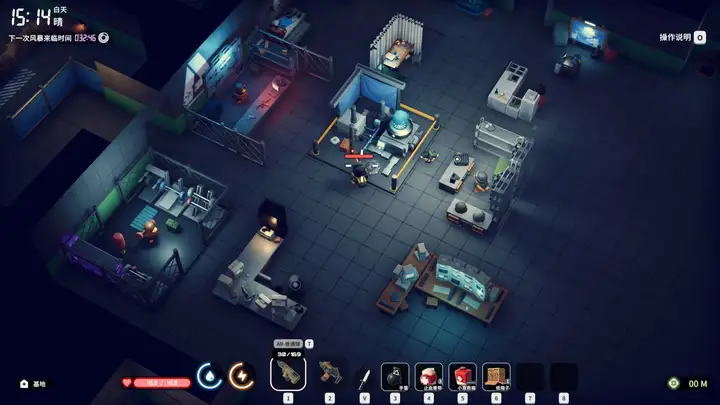Viewport: 720px width, 405px height.
Task: Equip the knife melee slot
Action: pos(364,376)
